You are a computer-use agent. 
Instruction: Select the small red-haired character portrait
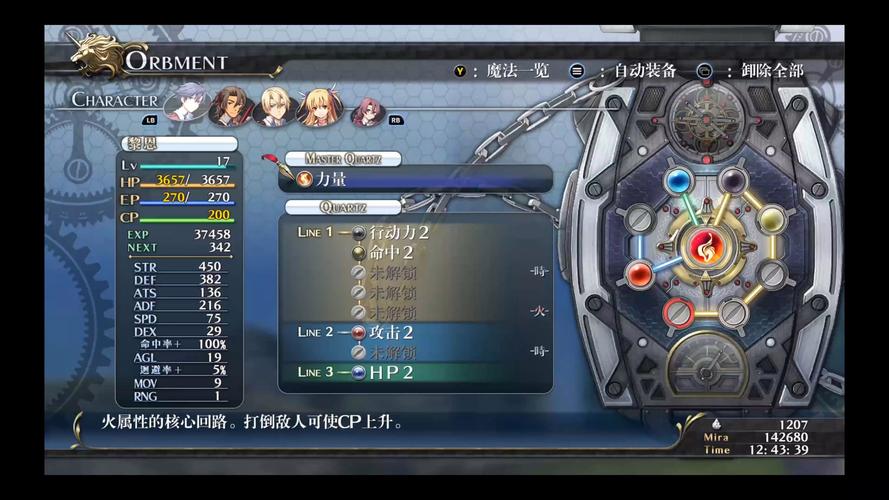365,109
